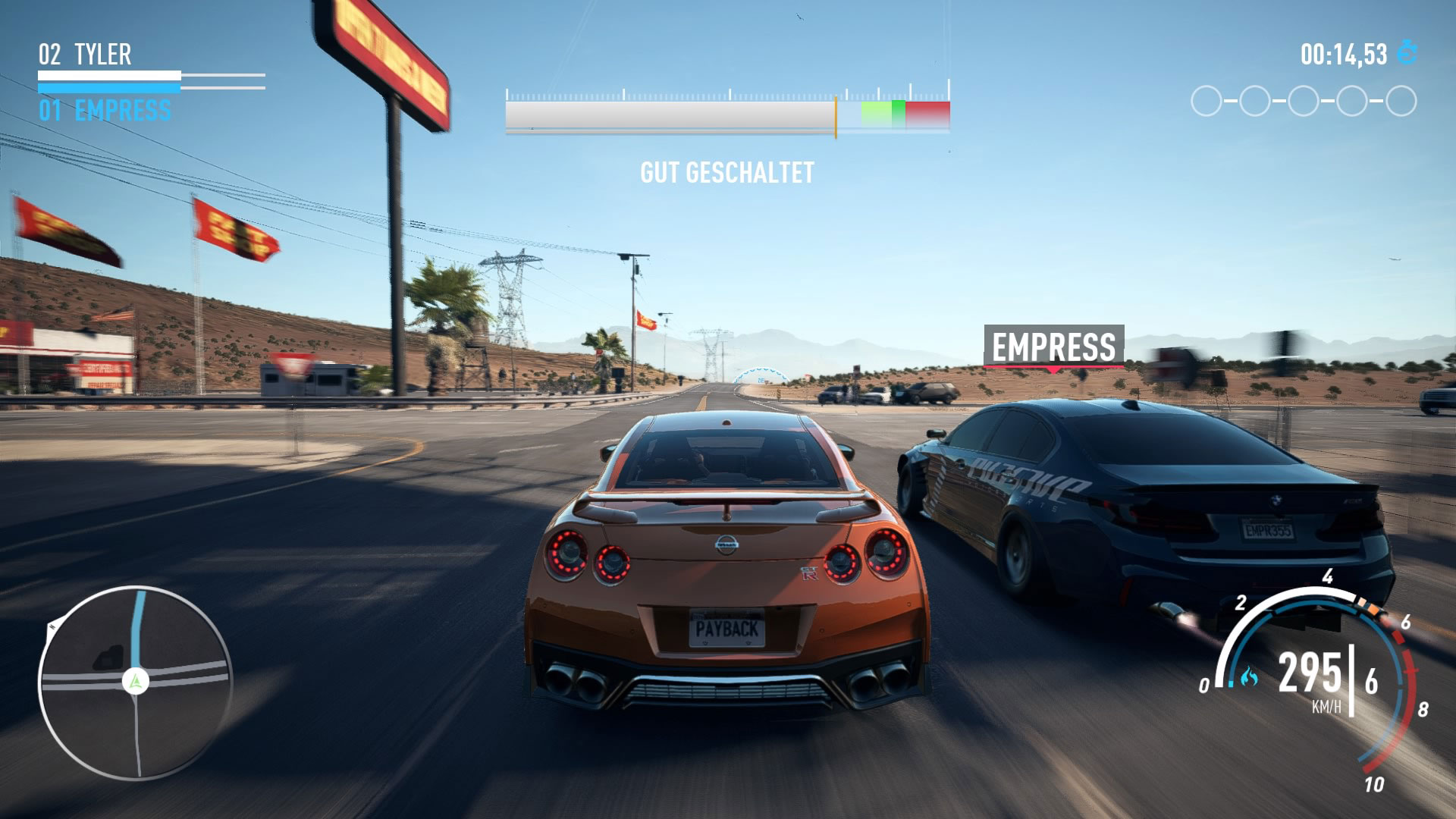1456x819 pixels.
Task: Select the Tyler row in the standings
Action: click(85, 55)
